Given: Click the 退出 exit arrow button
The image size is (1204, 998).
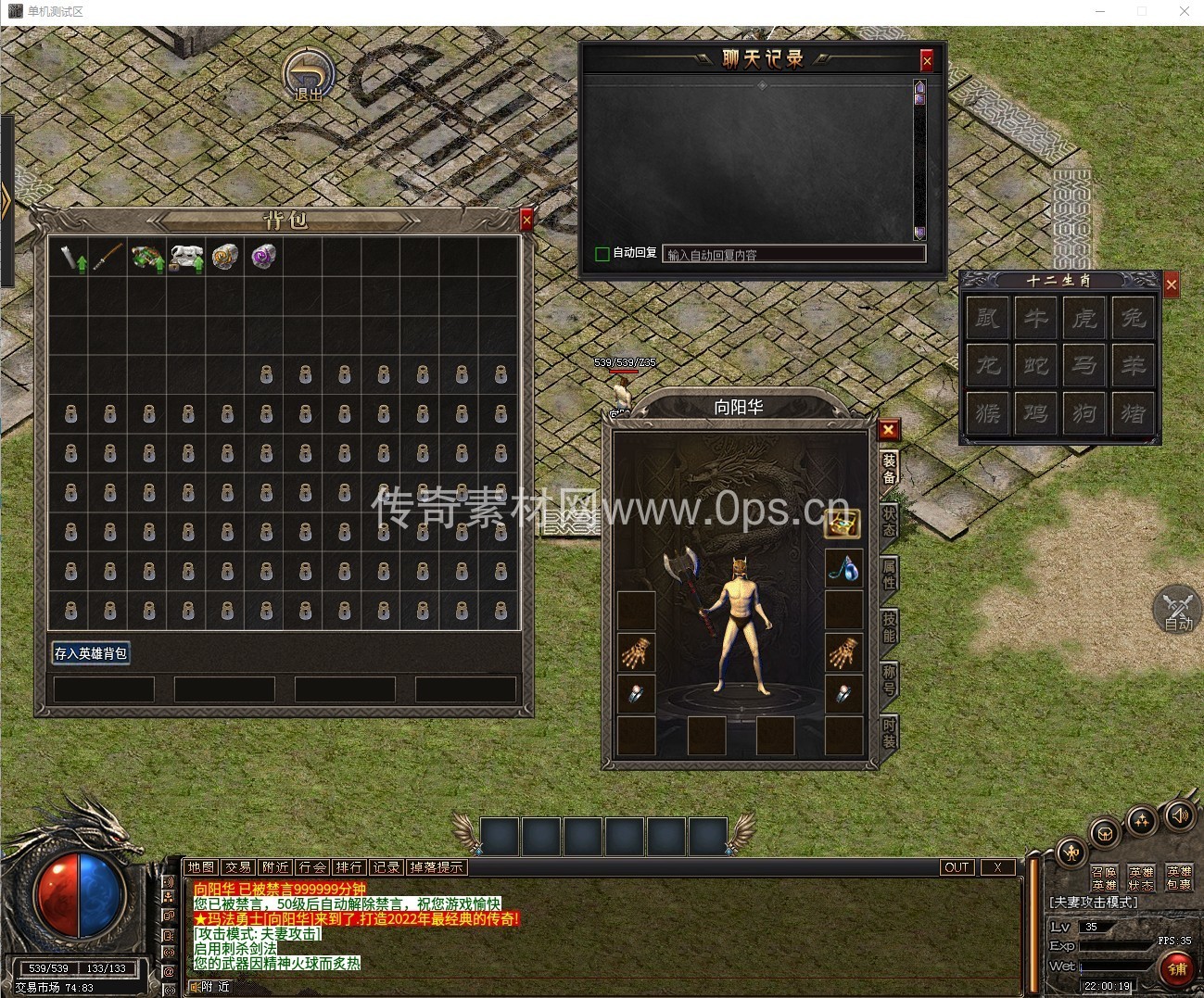Looking at the screenshot, I should (x=309, y=74).
